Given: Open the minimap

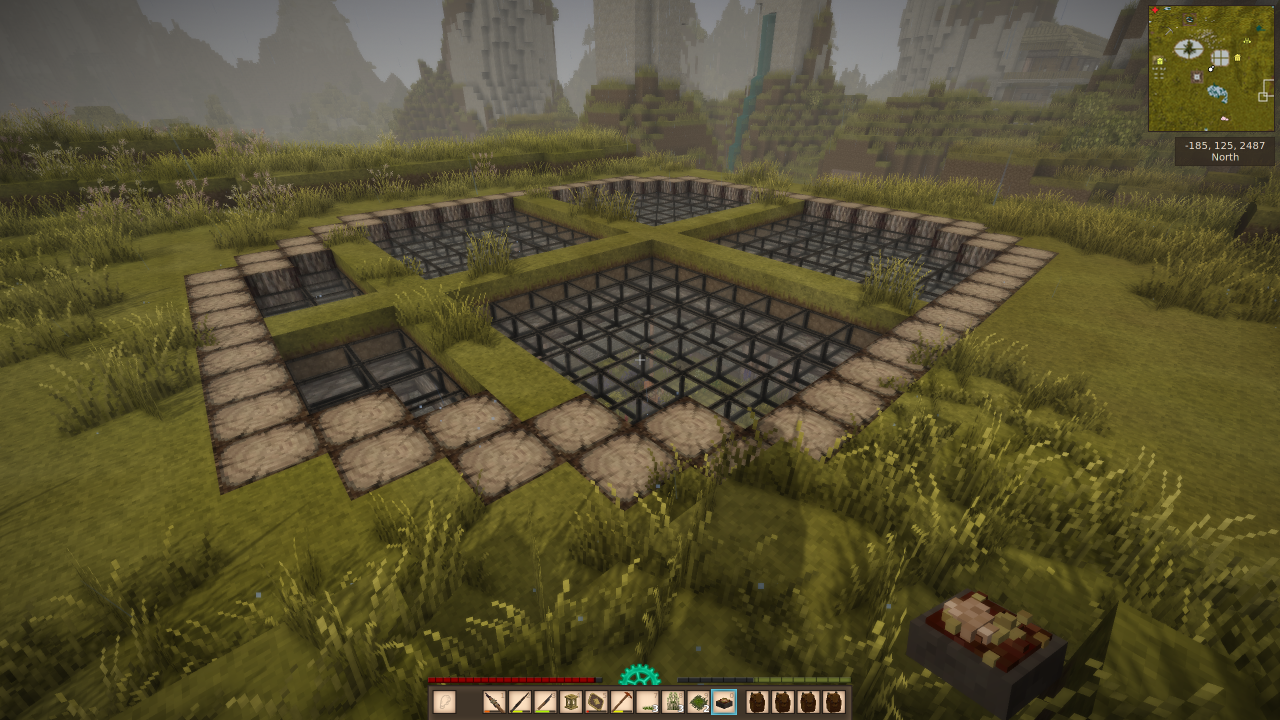Looking at the screenshot, I should [1211, 68].
